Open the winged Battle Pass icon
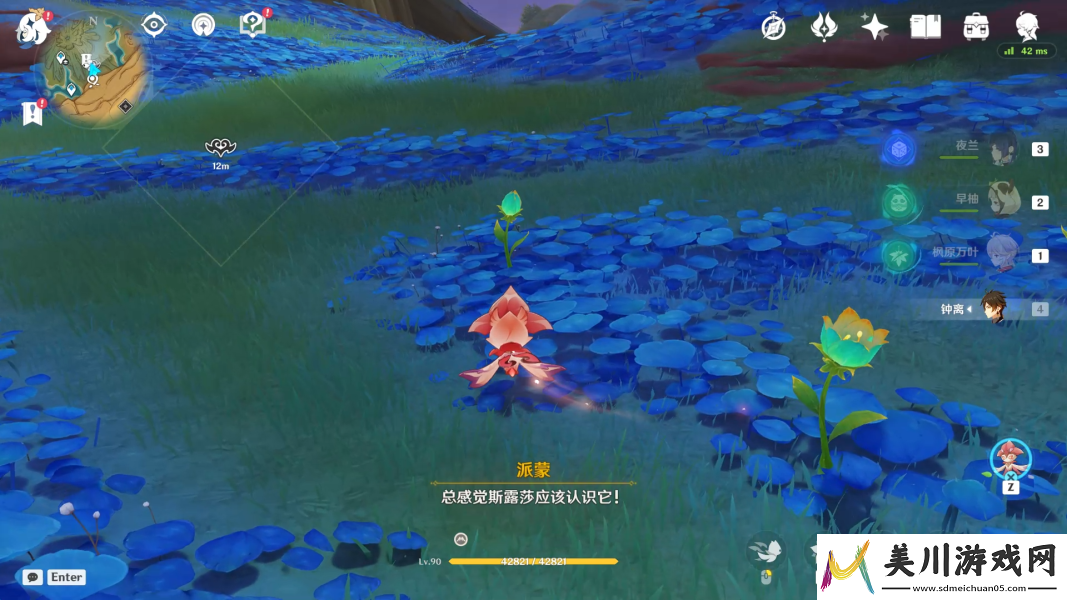 tap(823, 27)
